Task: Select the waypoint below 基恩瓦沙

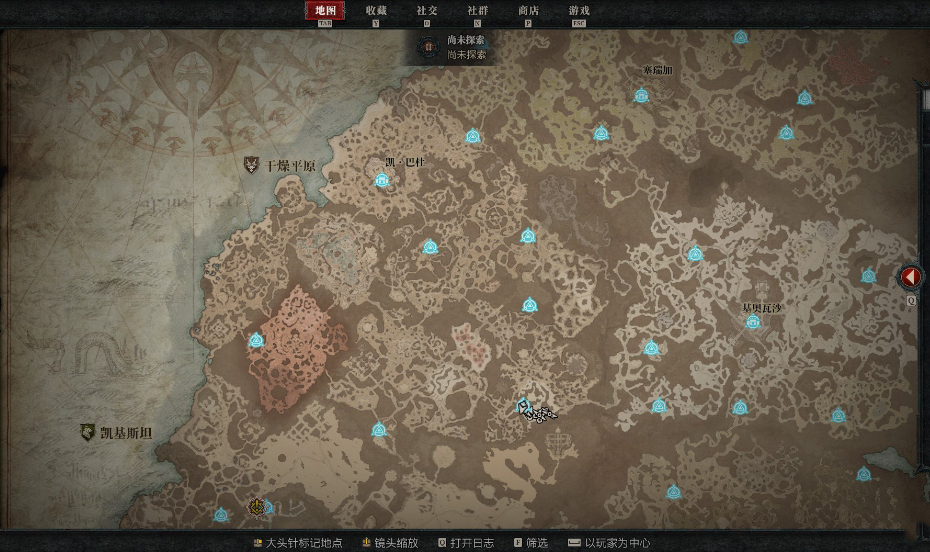Action: 753,322
